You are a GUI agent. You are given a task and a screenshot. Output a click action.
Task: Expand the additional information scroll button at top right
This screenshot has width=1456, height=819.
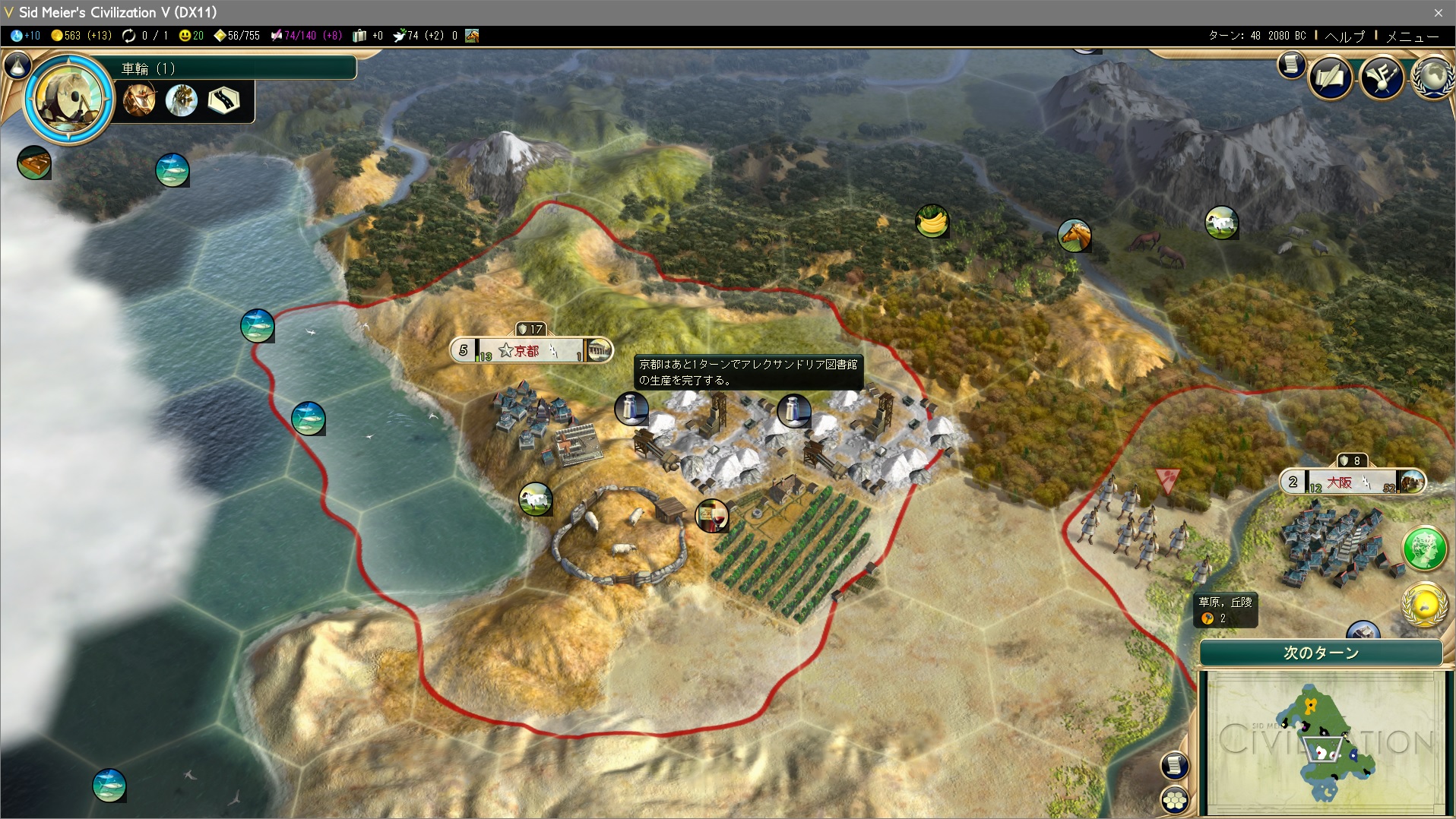point(1290,65)
